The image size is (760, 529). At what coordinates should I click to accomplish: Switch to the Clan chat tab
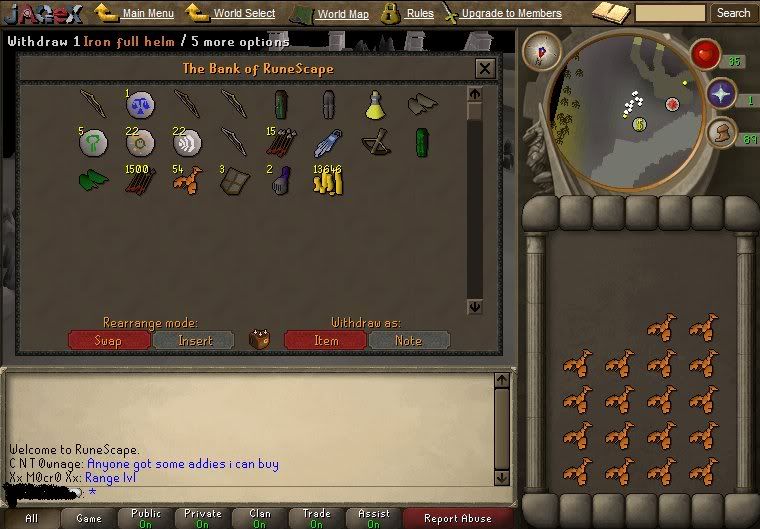tap(260, 518)
